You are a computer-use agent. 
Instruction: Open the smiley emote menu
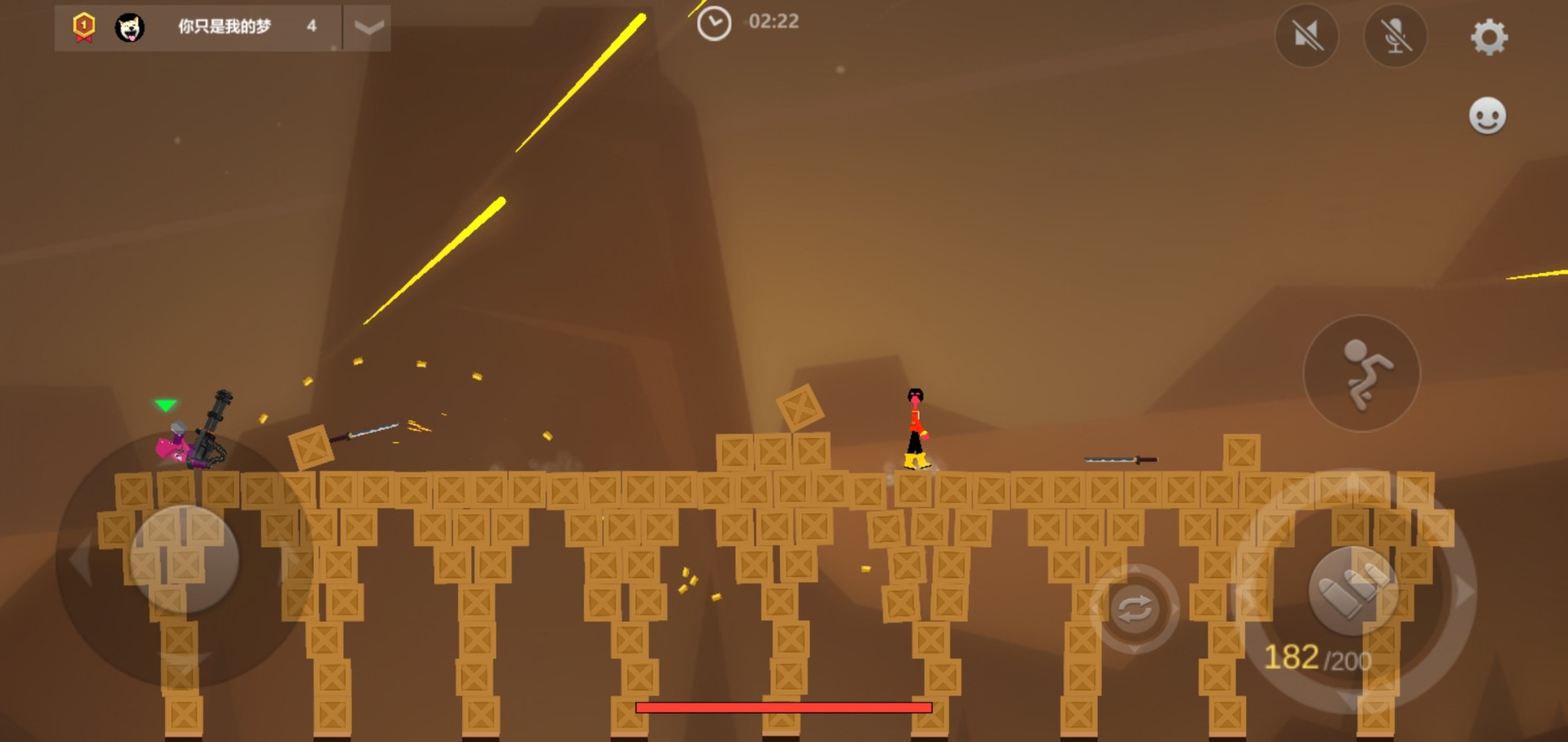tap(1487, 115)
